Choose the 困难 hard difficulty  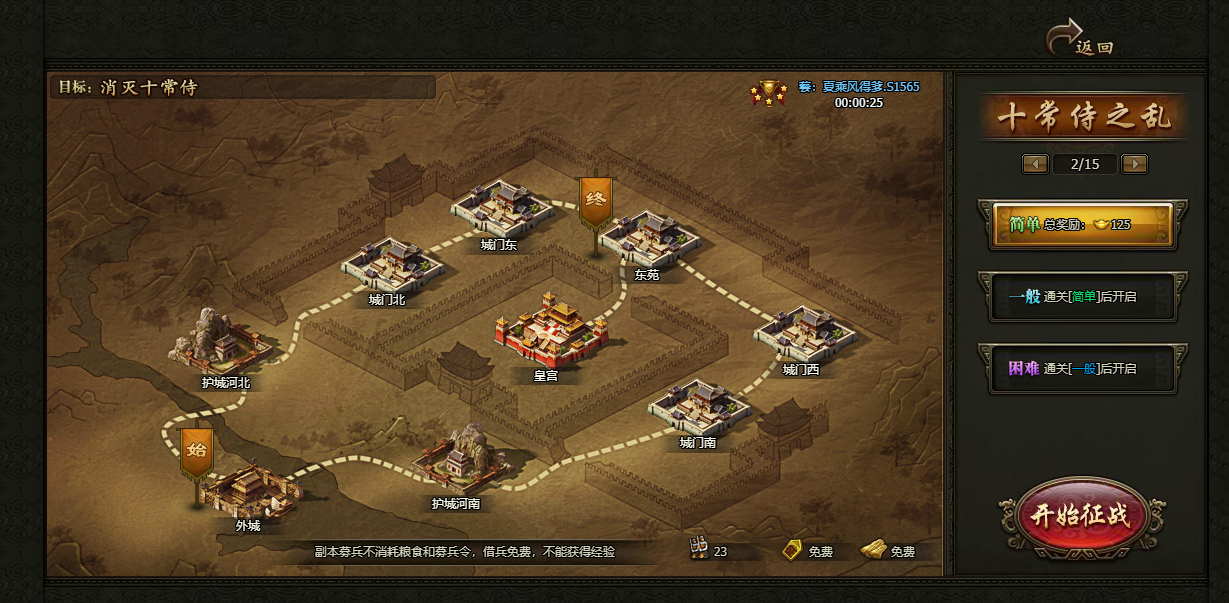[1083, 369]
